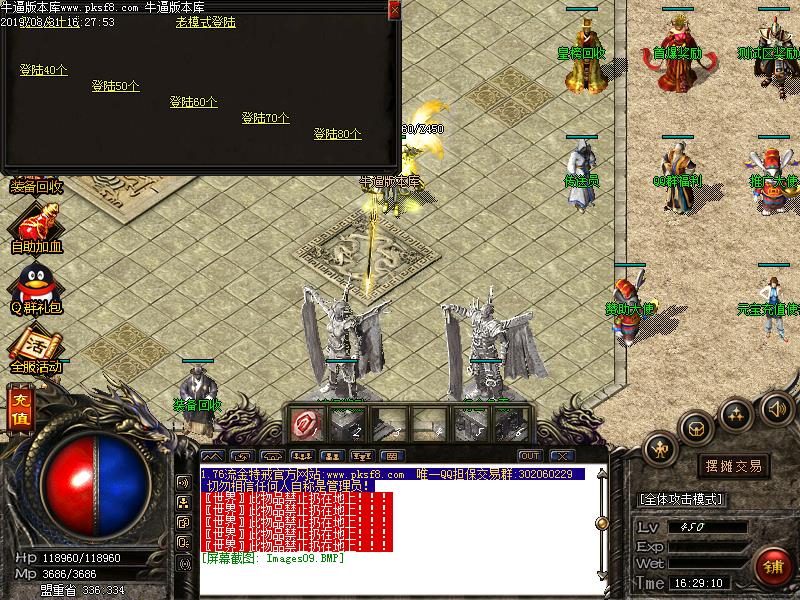This screenshot has width=800, height=600.
Task: Open the treasure chest bag icon
Action: point(697,428)
